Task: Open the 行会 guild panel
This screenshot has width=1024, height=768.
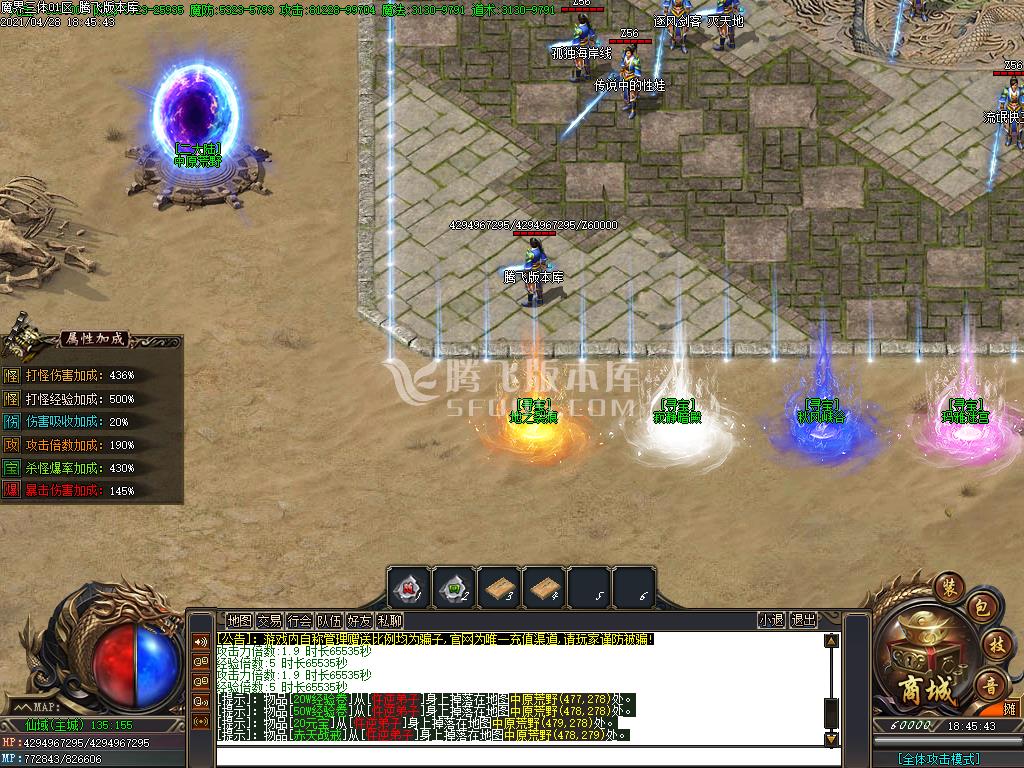Action: pyautogui.click(x=299, y=621)
